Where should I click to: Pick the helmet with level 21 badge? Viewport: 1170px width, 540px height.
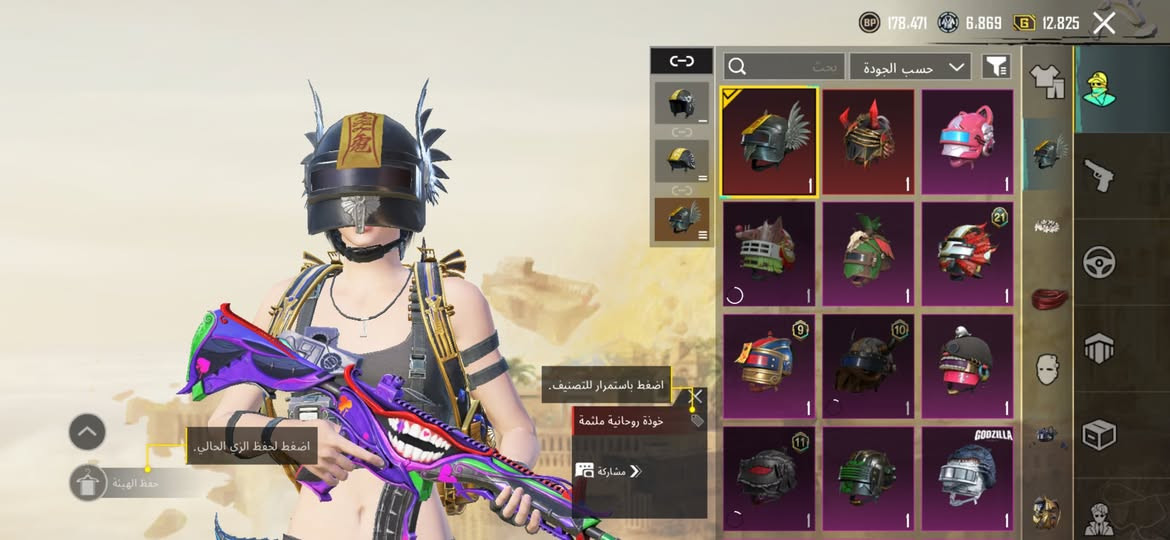pyautogui.click(x=966, y=254)
